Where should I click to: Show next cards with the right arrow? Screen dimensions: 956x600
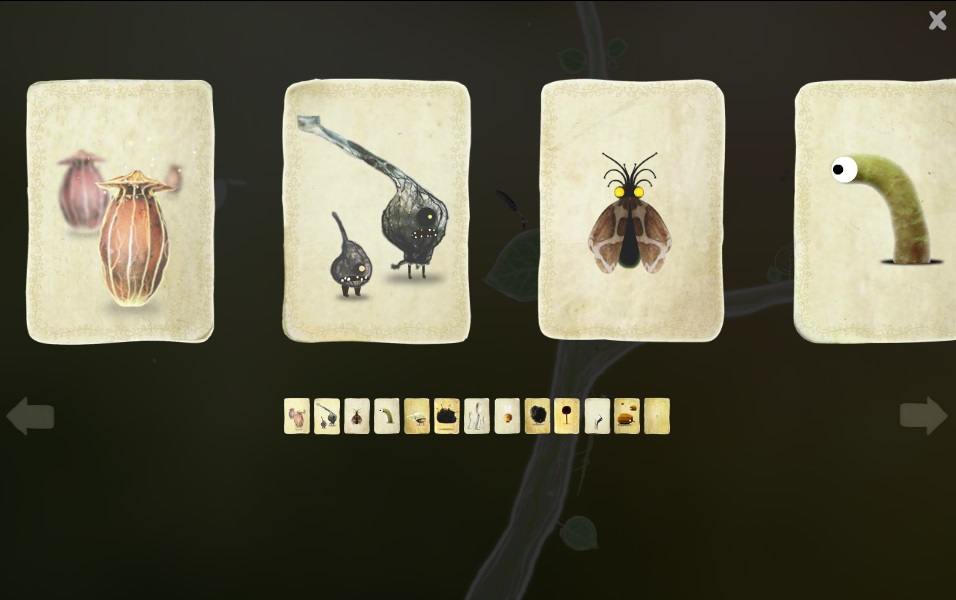coord(923,416)
